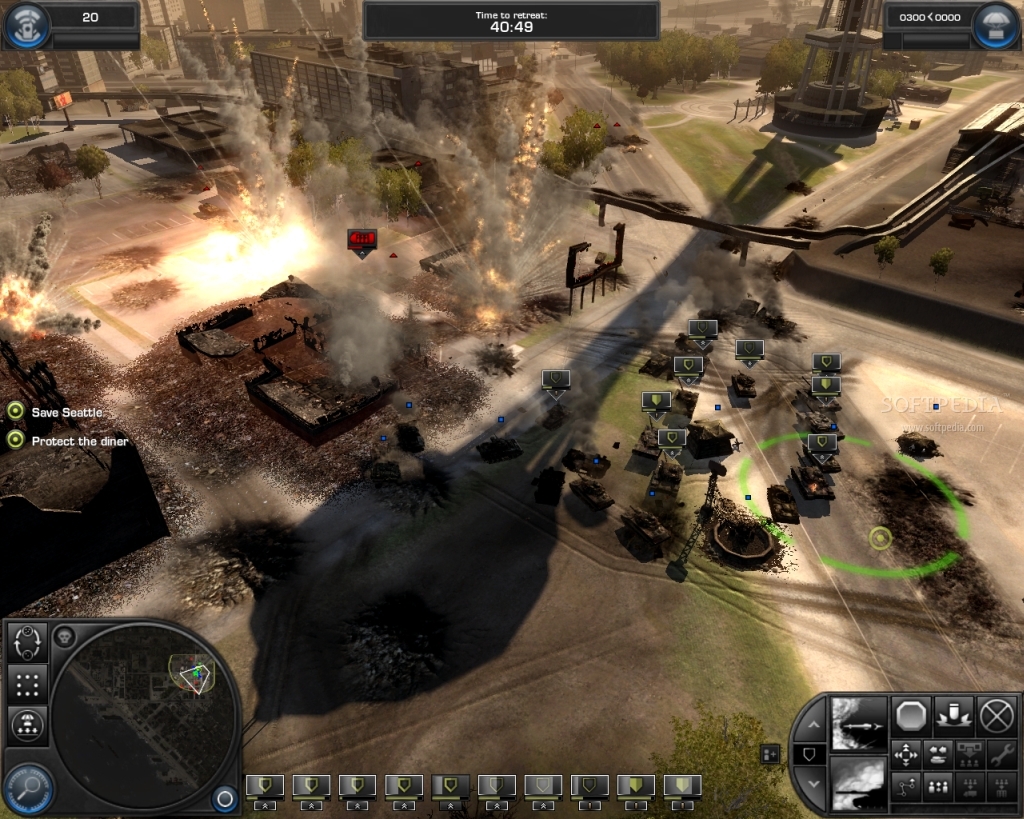Click the rotating arrows button beside minimap

[x=27, y=641]
